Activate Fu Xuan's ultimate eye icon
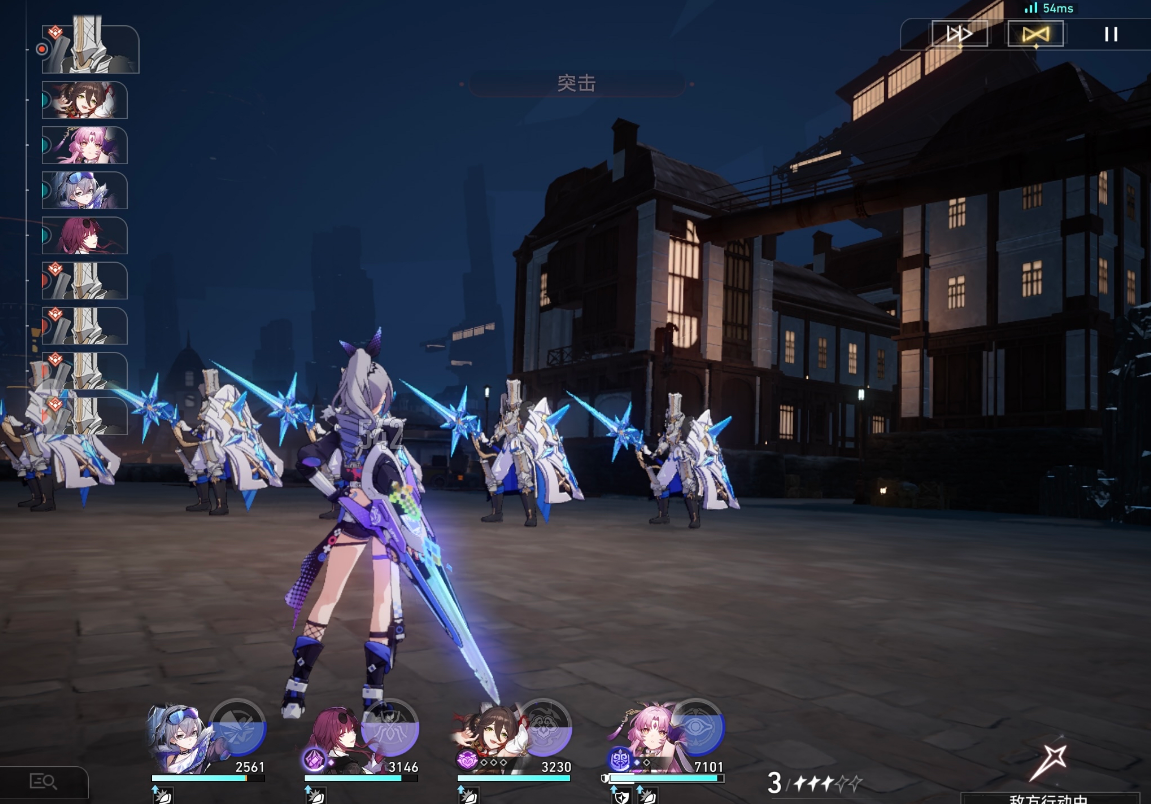 [x=697, y=727]
